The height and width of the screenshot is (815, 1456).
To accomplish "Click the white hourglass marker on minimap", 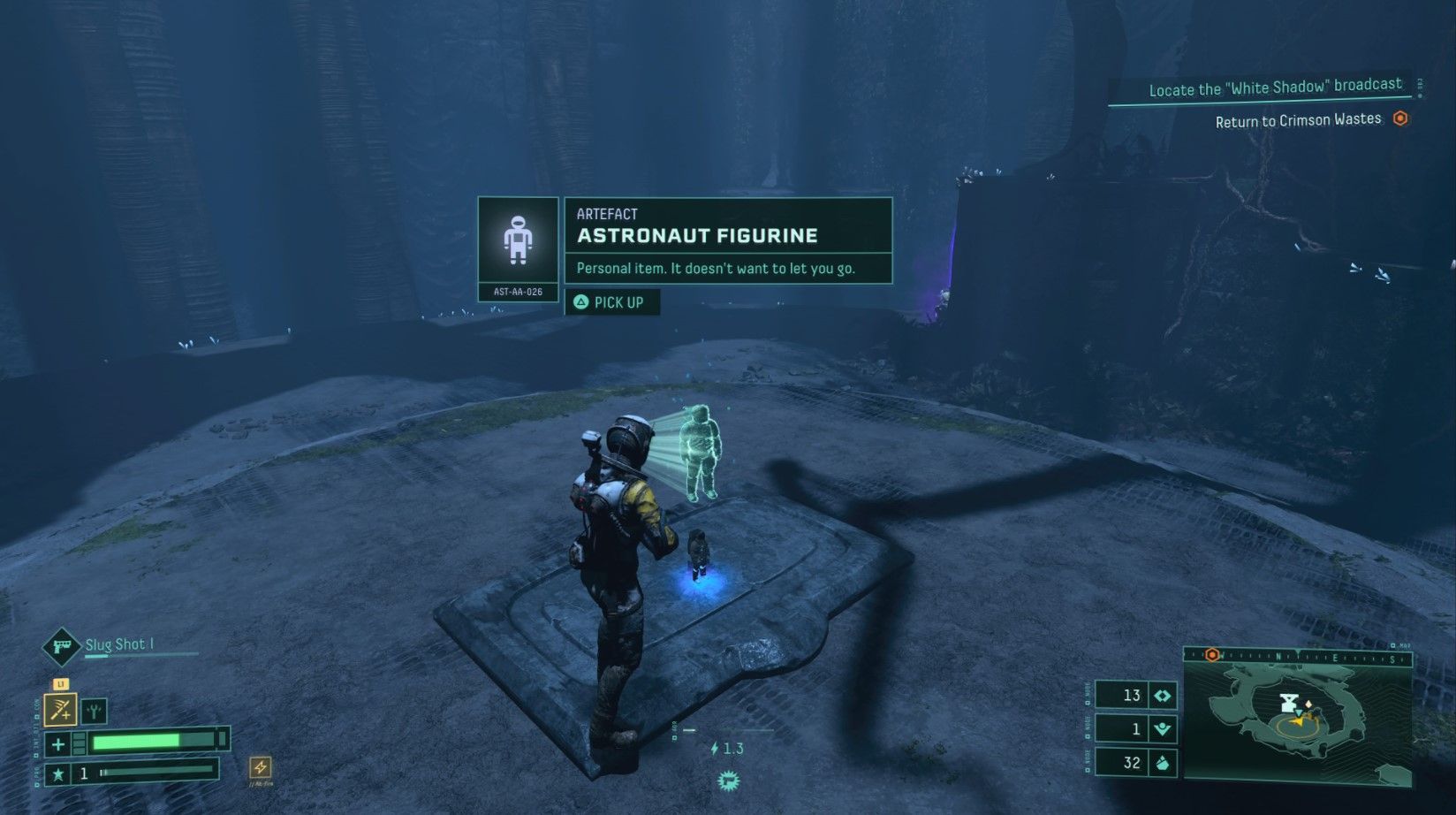I will click(1289, 704).
